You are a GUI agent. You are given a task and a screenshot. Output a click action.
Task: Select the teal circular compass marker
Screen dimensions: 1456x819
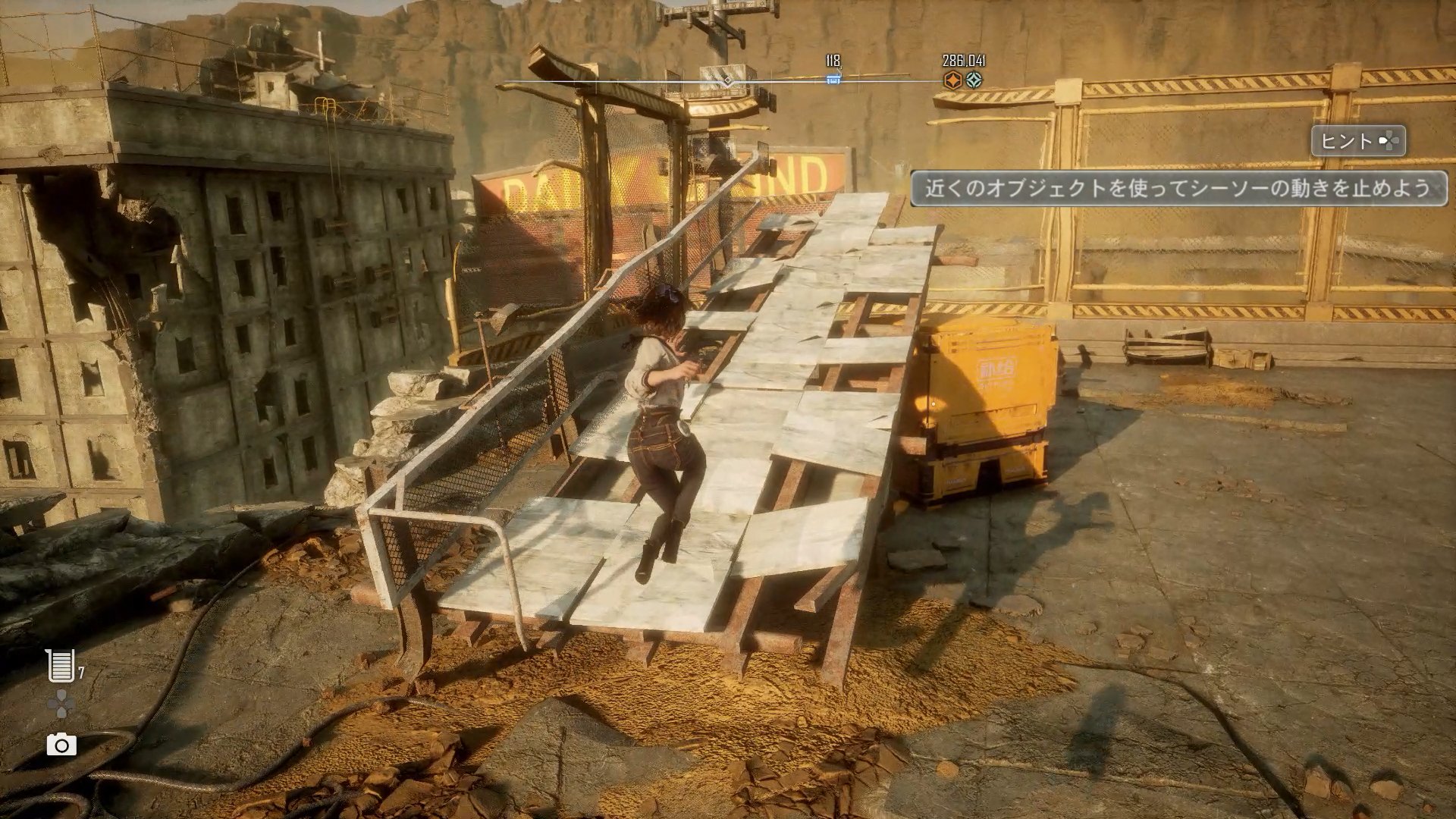coord(974,80)
